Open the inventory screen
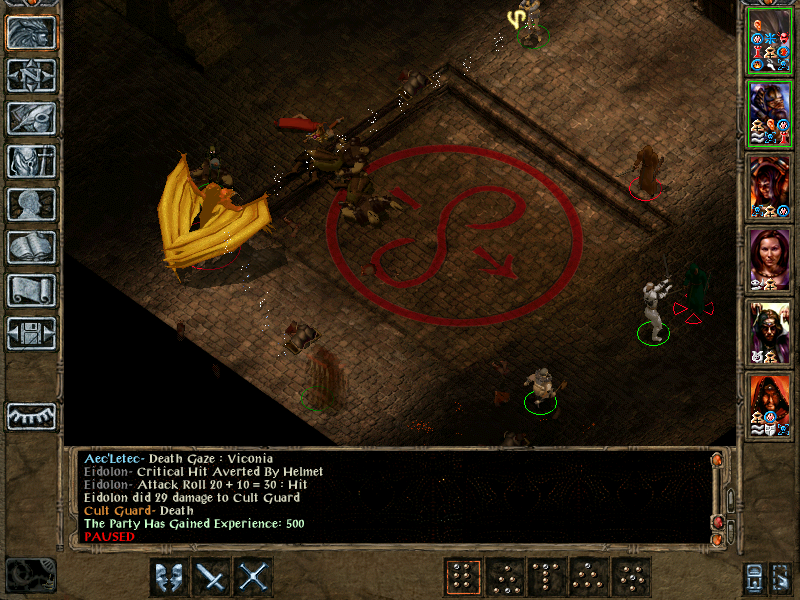The width and height of the screenshot is (800, 600). [x=31, y=161]
